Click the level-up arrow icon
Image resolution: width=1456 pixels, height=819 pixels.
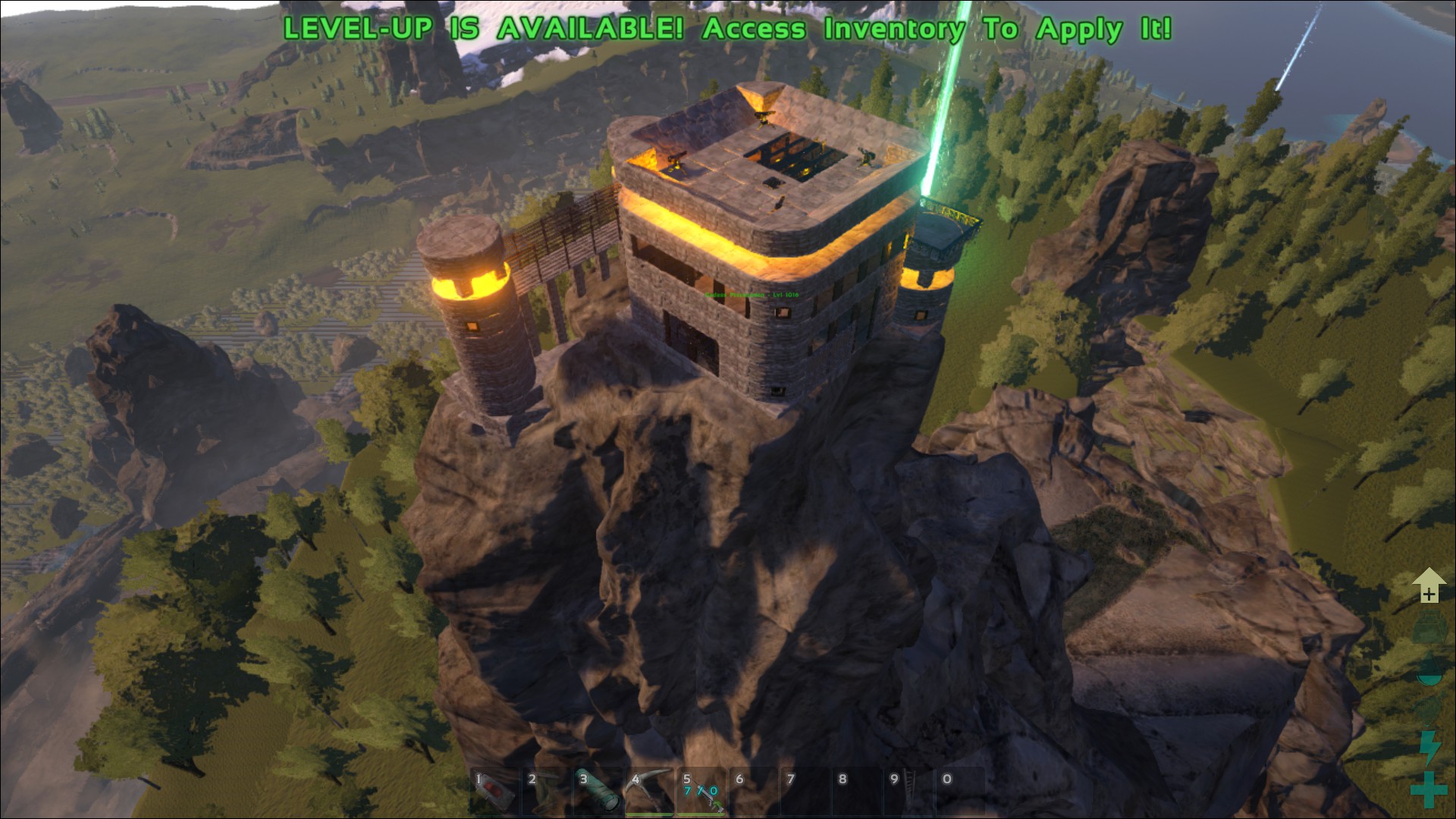(1429, 585)
